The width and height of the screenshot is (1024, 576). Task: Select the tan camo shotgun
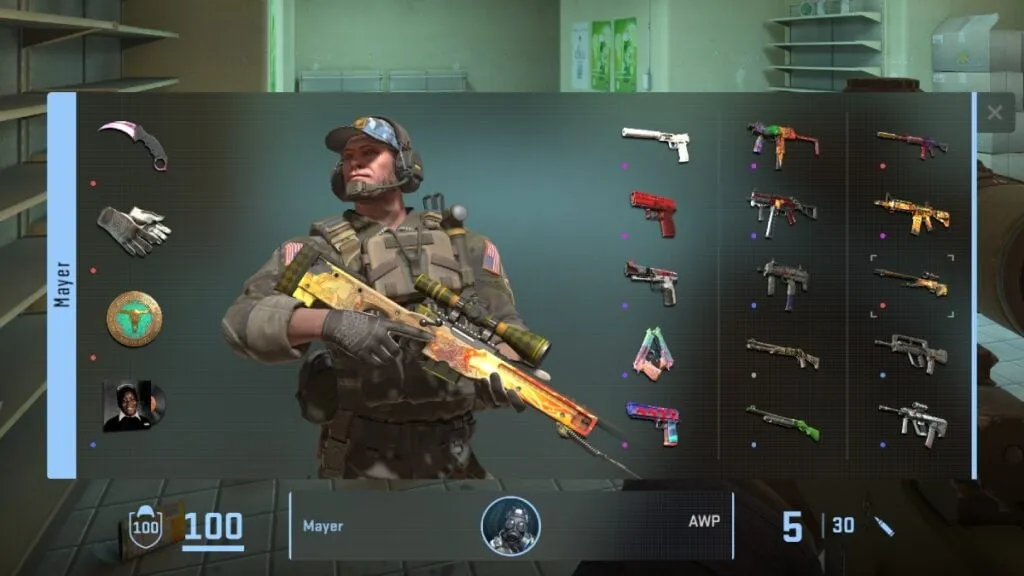click(x=783, y=352)
